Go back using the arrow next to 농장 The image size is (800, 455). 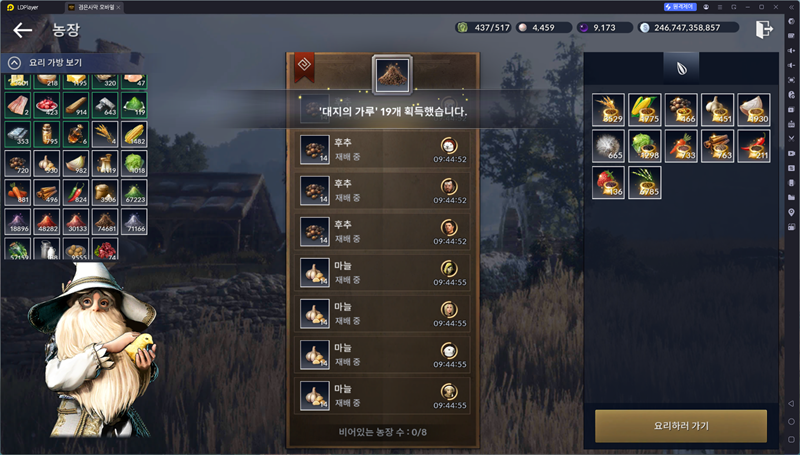tap(22, 30)
